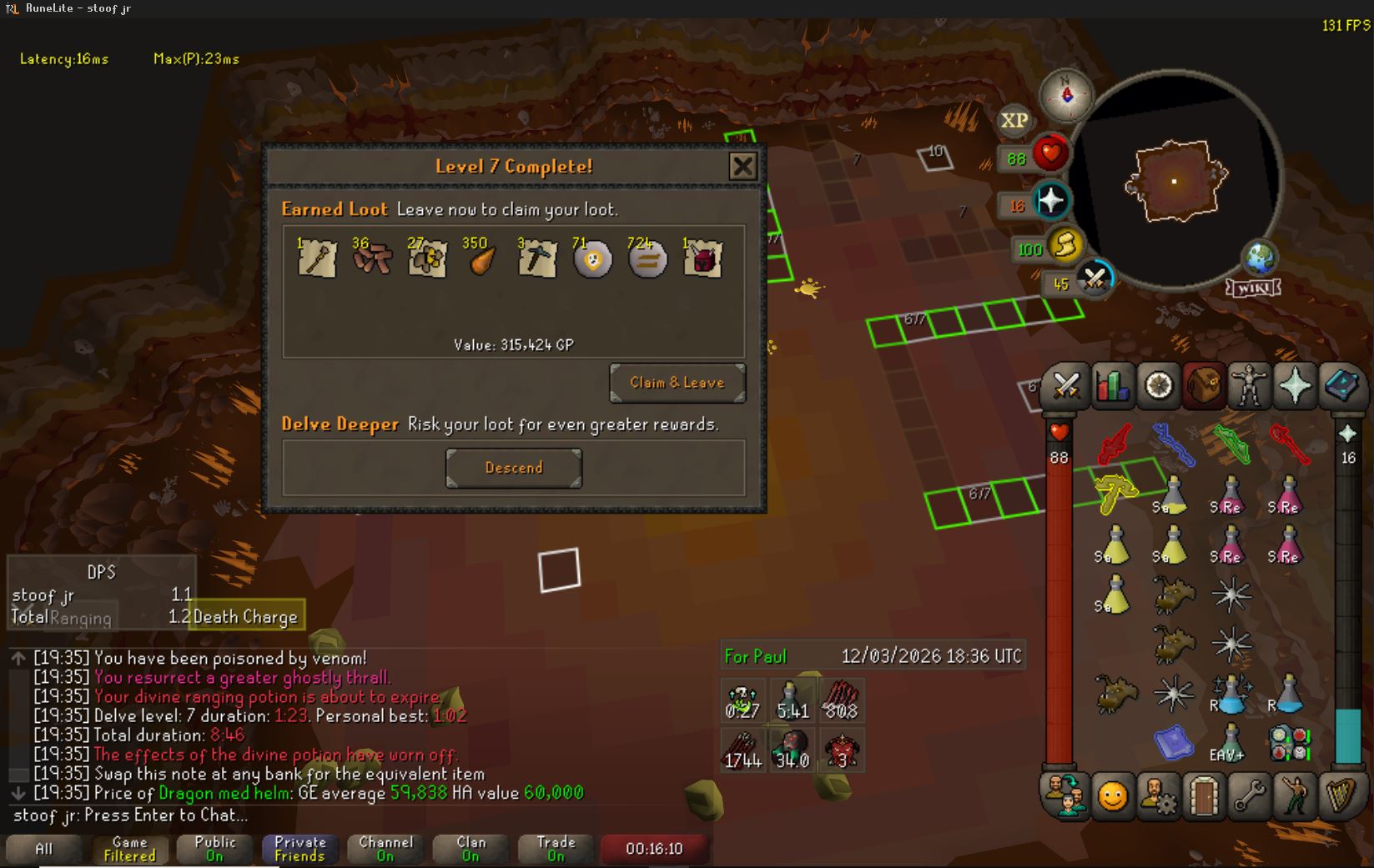Activate the quick-prayers orb
Image resolution: width=1374 pixels, height=868 pixels.
tap(1049, 201)
